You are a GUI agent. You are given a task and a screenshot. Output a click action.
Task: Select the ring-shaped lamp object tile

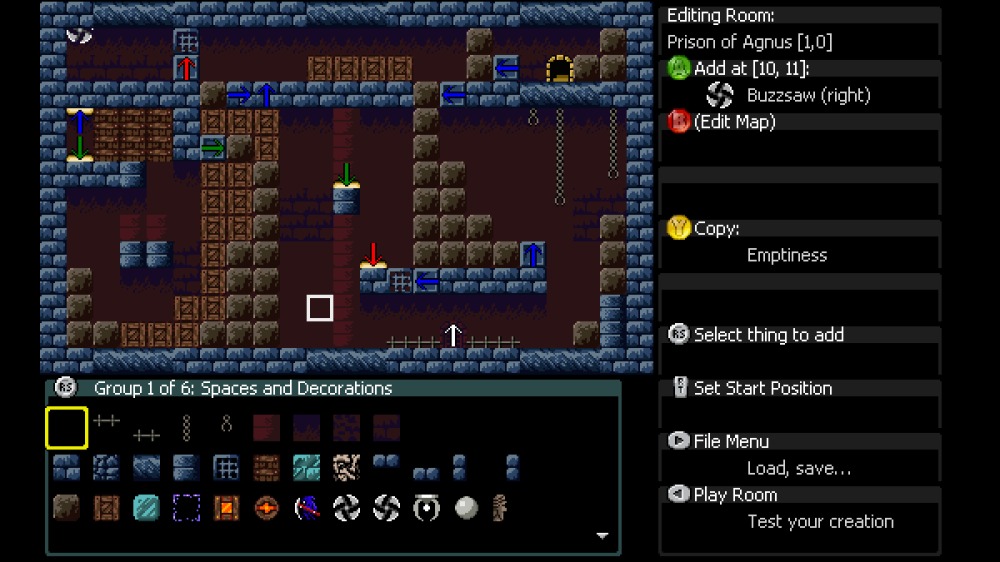[426, 508]
